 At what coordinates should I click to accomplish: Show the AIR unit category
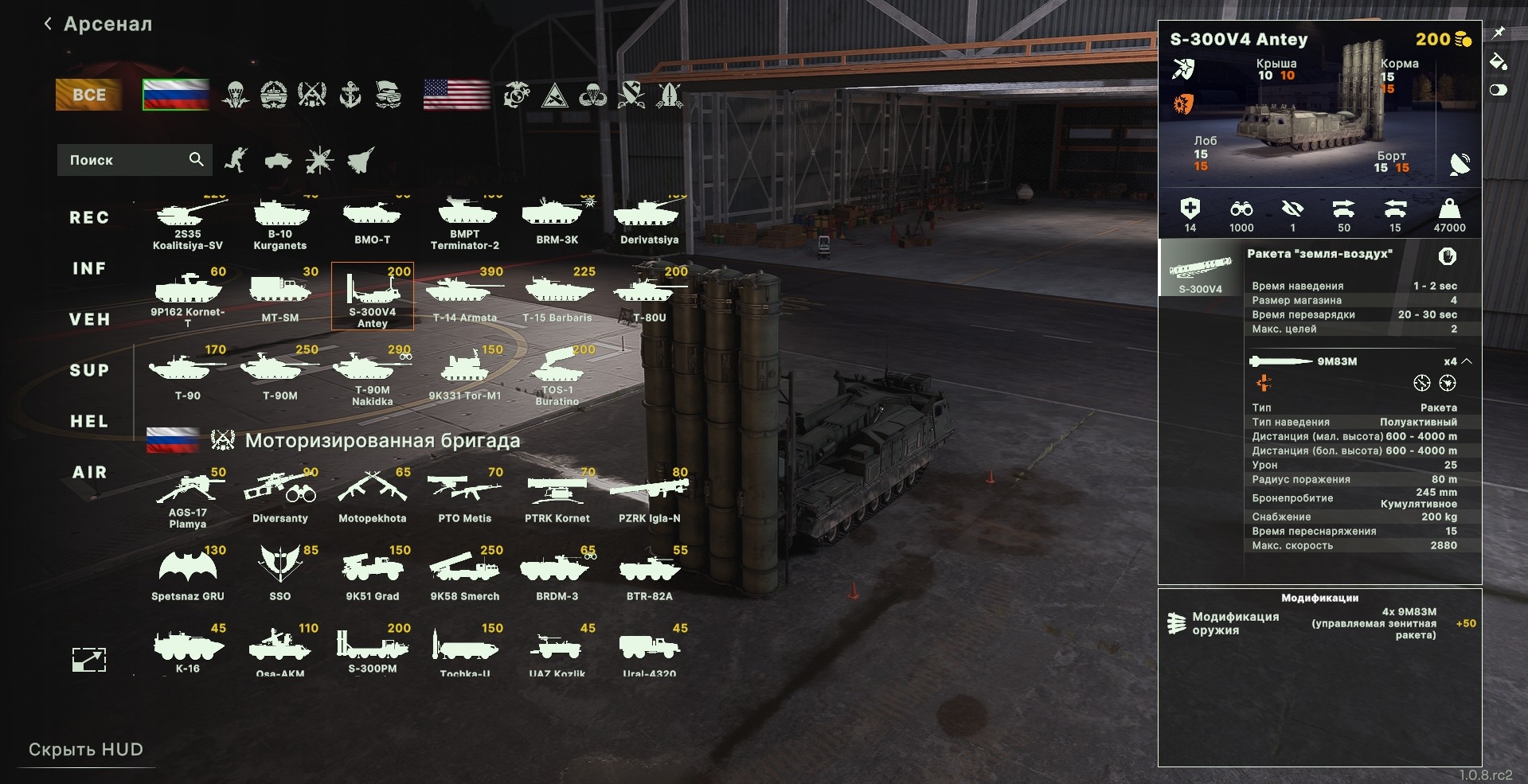tap(89, 472)
